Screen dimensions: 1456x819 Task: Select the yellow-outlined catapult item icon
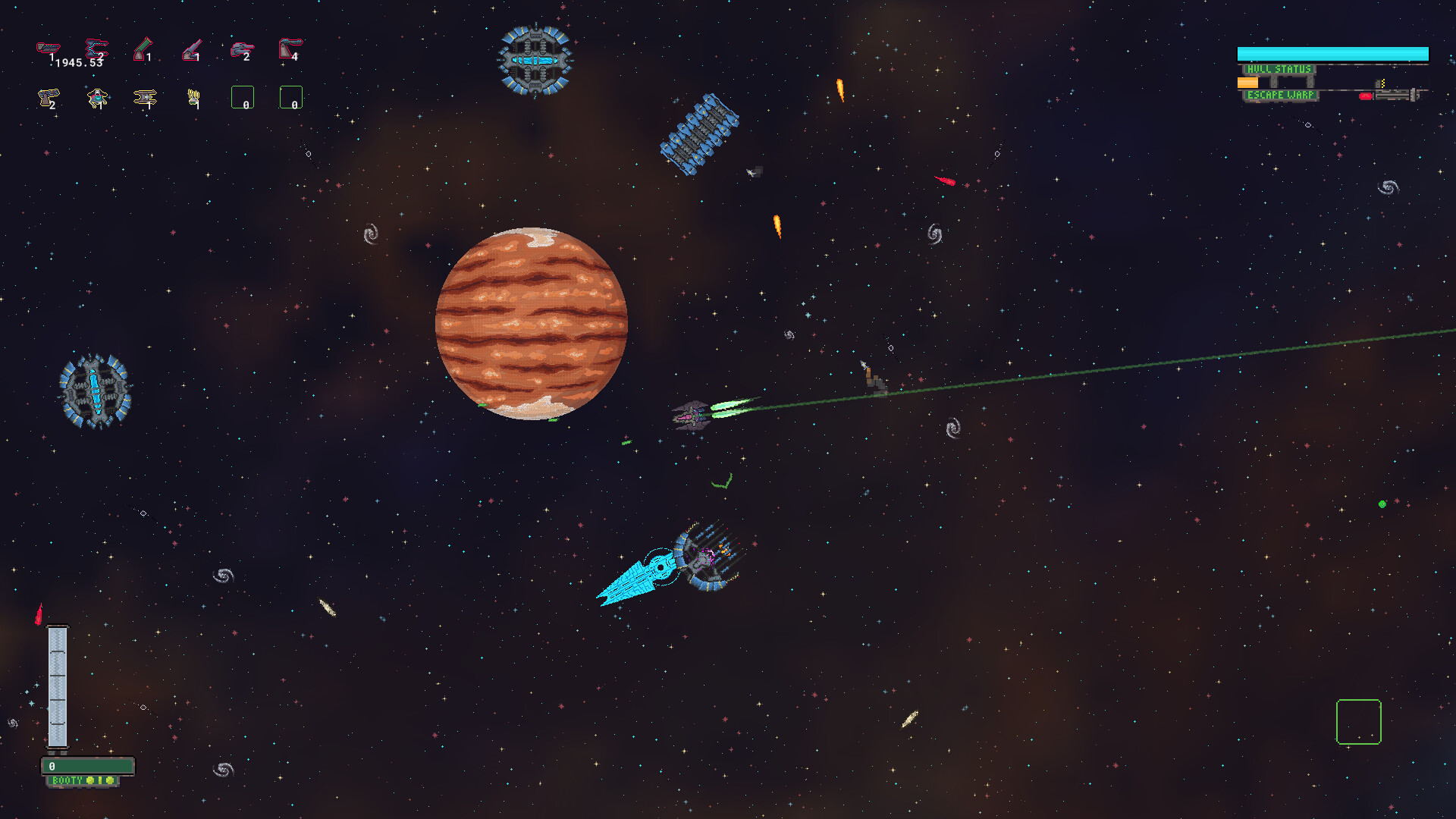pyautogui.click(x=48, y=98)
